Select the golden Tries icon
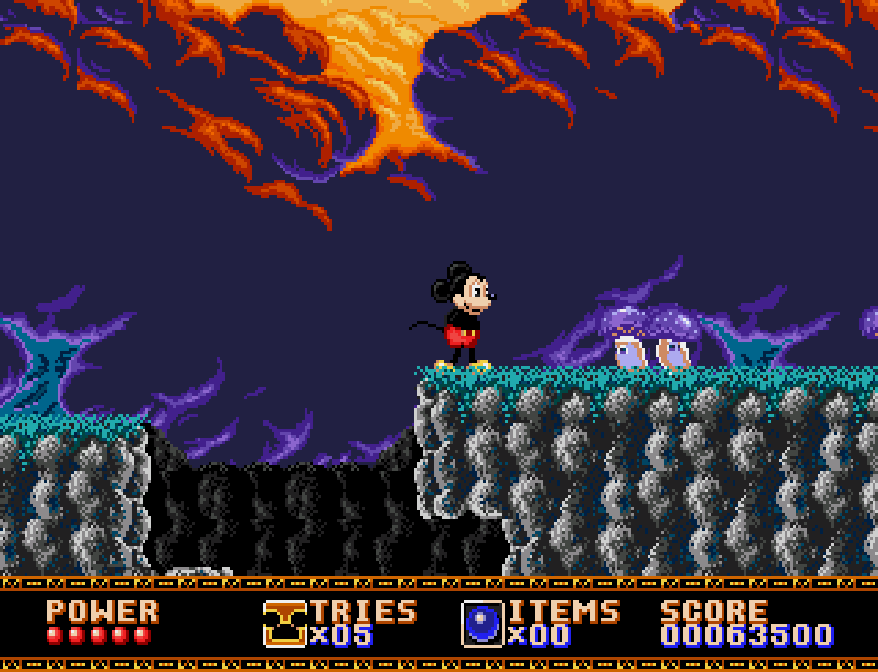 click(x=284, y=623)
